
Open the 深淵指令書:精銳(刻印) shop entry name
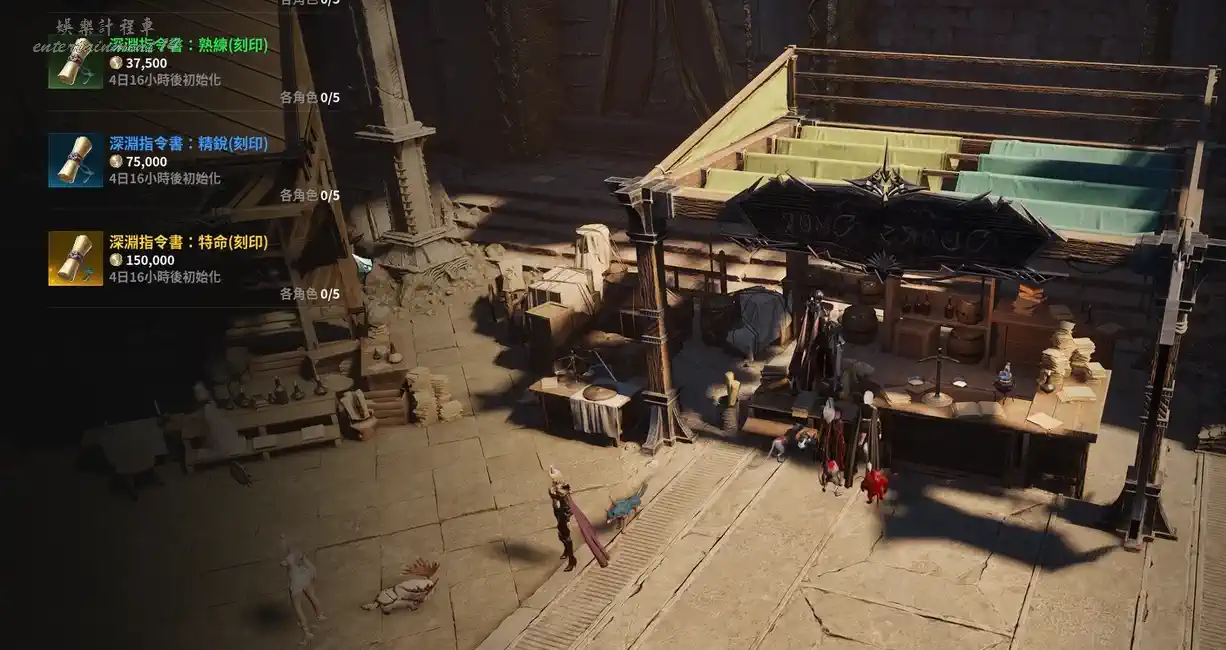(188, 144)
